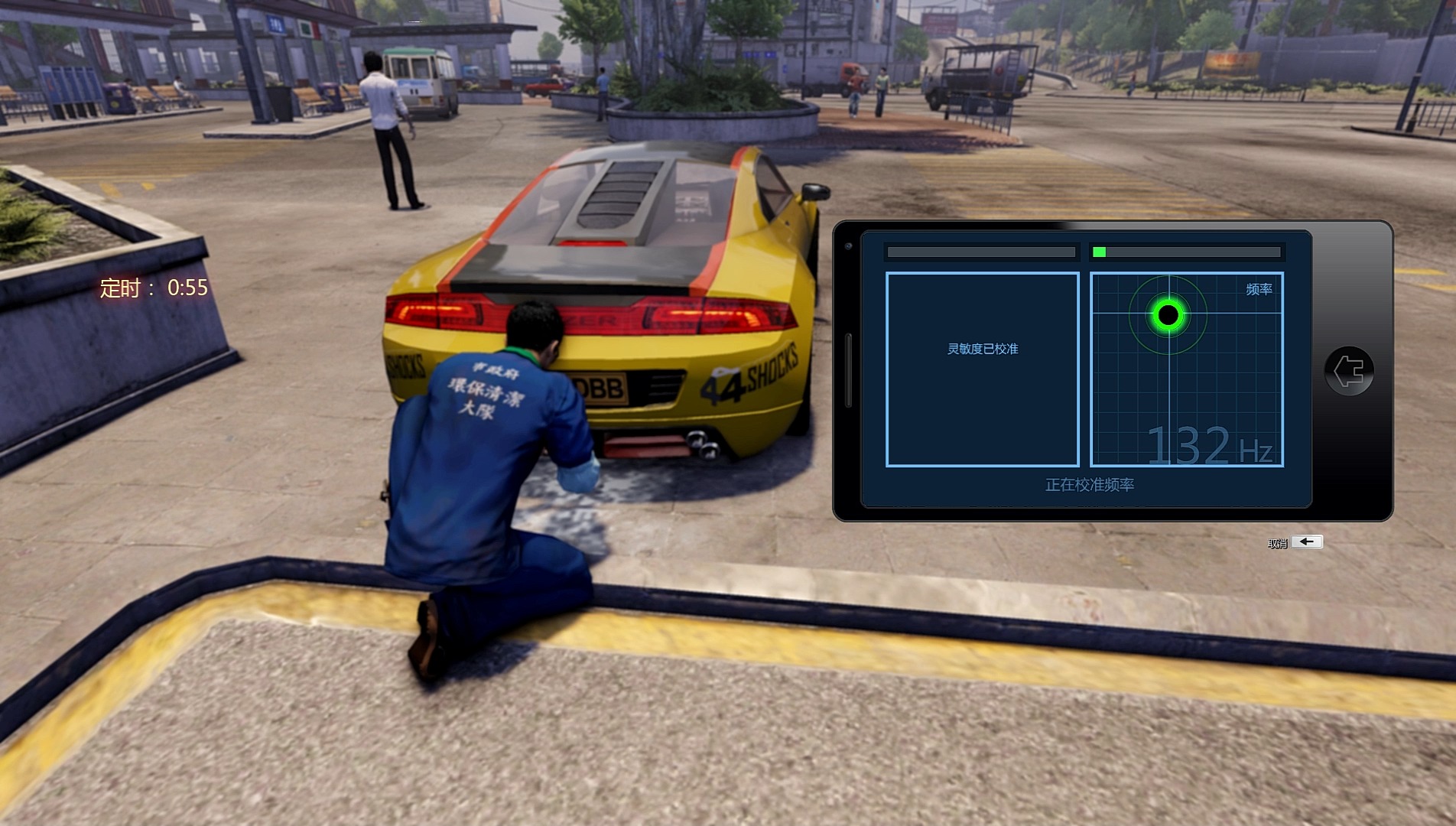Select the 灵敏度已校准 sensitivity panel

click(x=983, y=369)
